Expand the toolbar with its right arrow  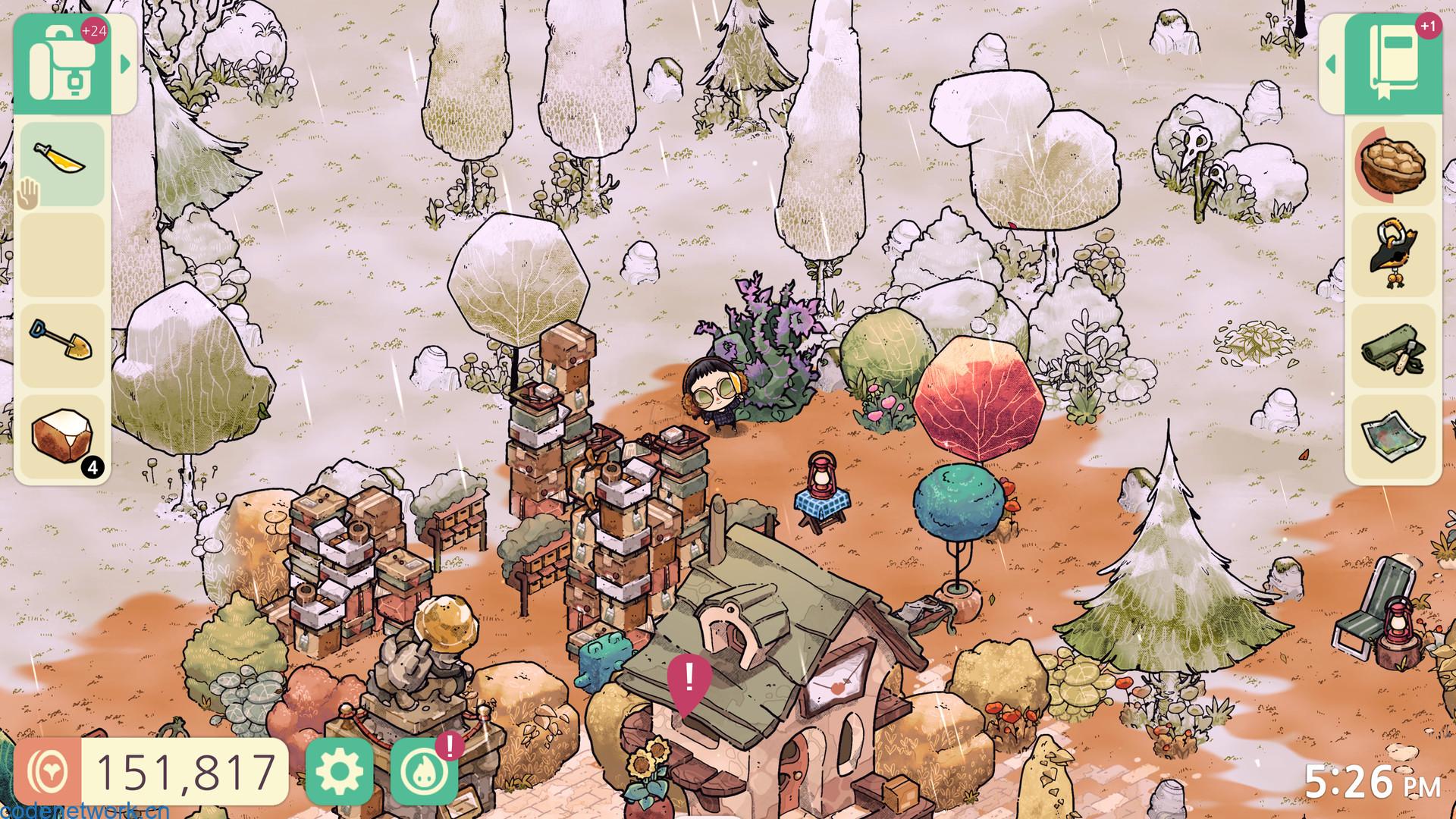point(125,64)
